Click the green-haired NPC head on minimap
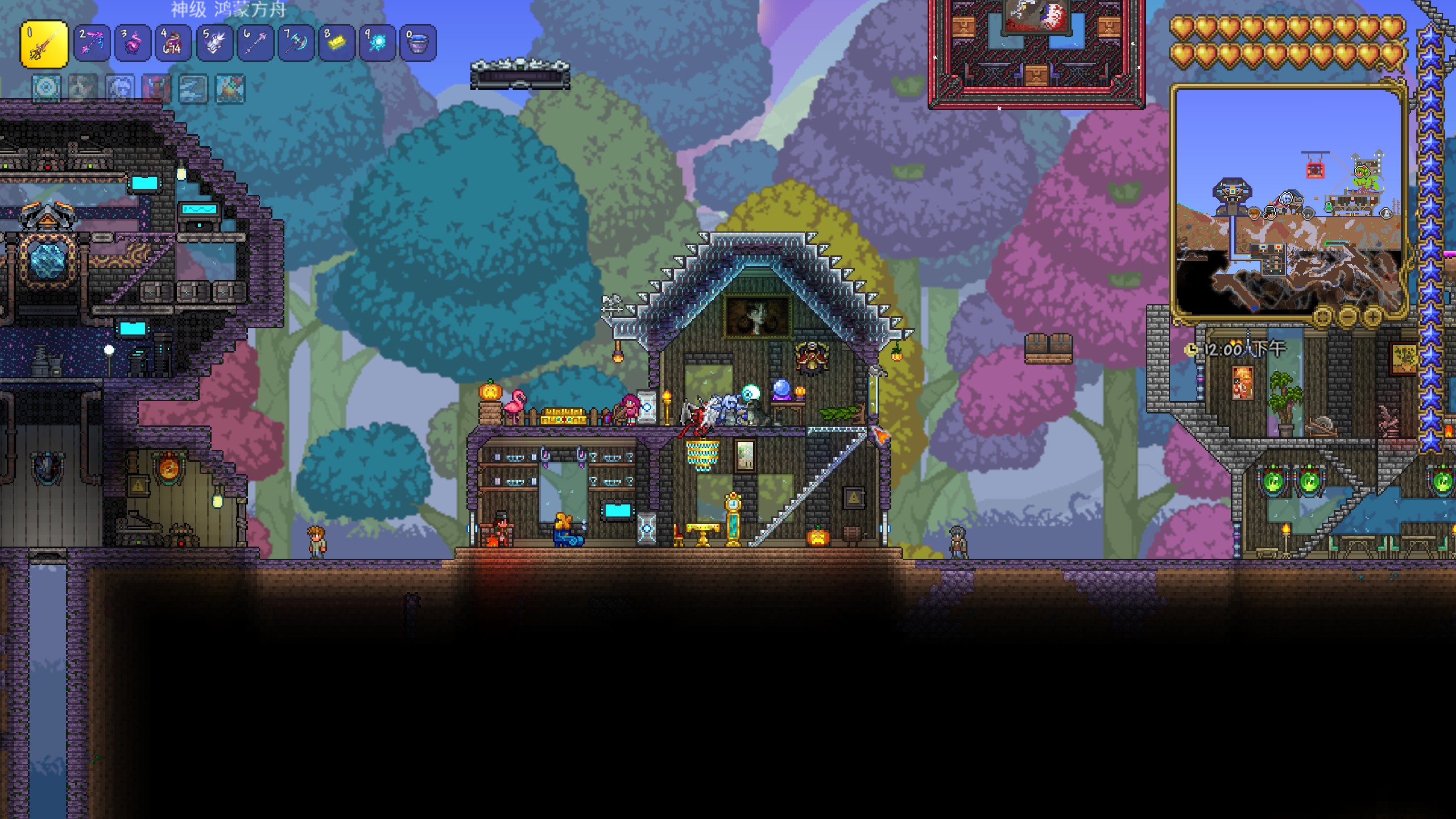 click(1363, 171)
